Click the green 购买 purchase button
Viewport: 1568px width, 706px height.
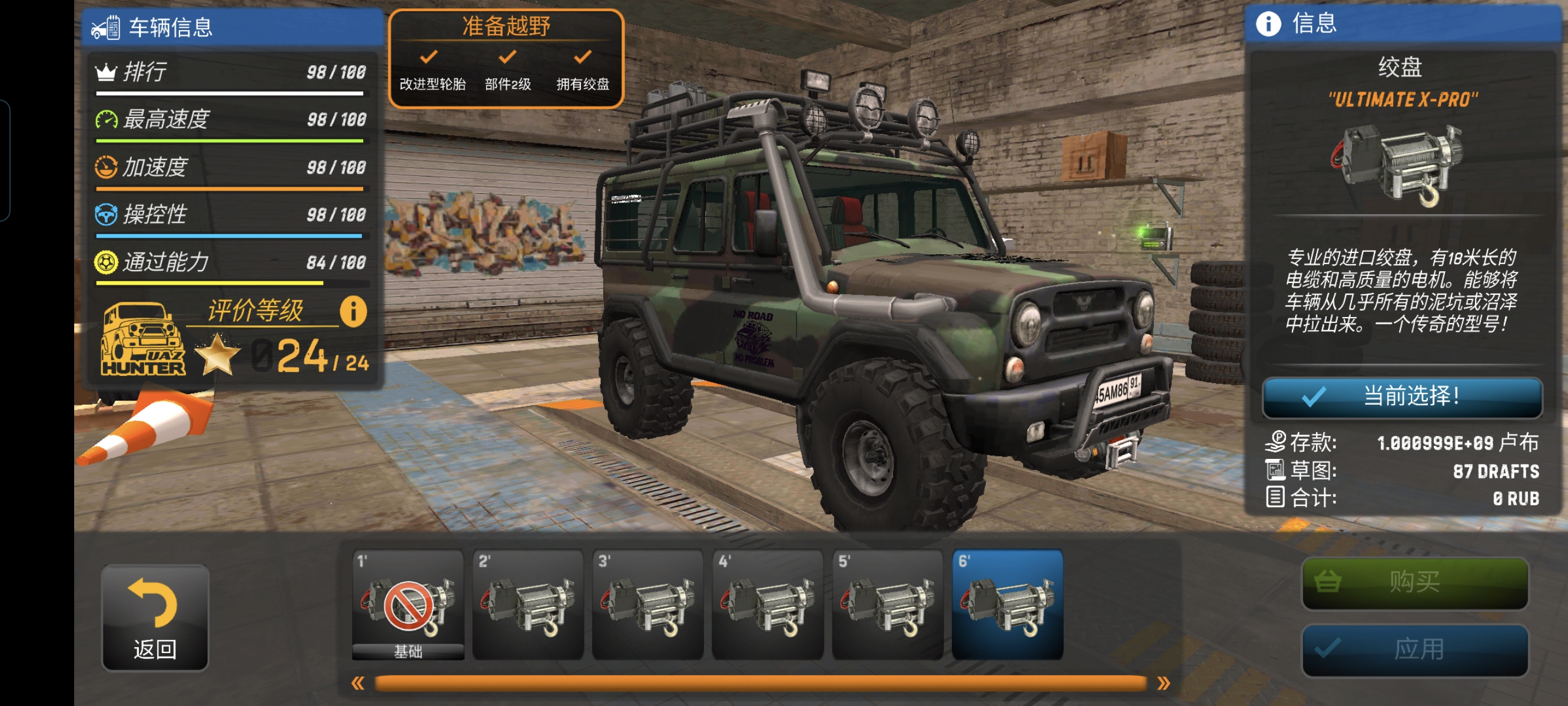1414,582
